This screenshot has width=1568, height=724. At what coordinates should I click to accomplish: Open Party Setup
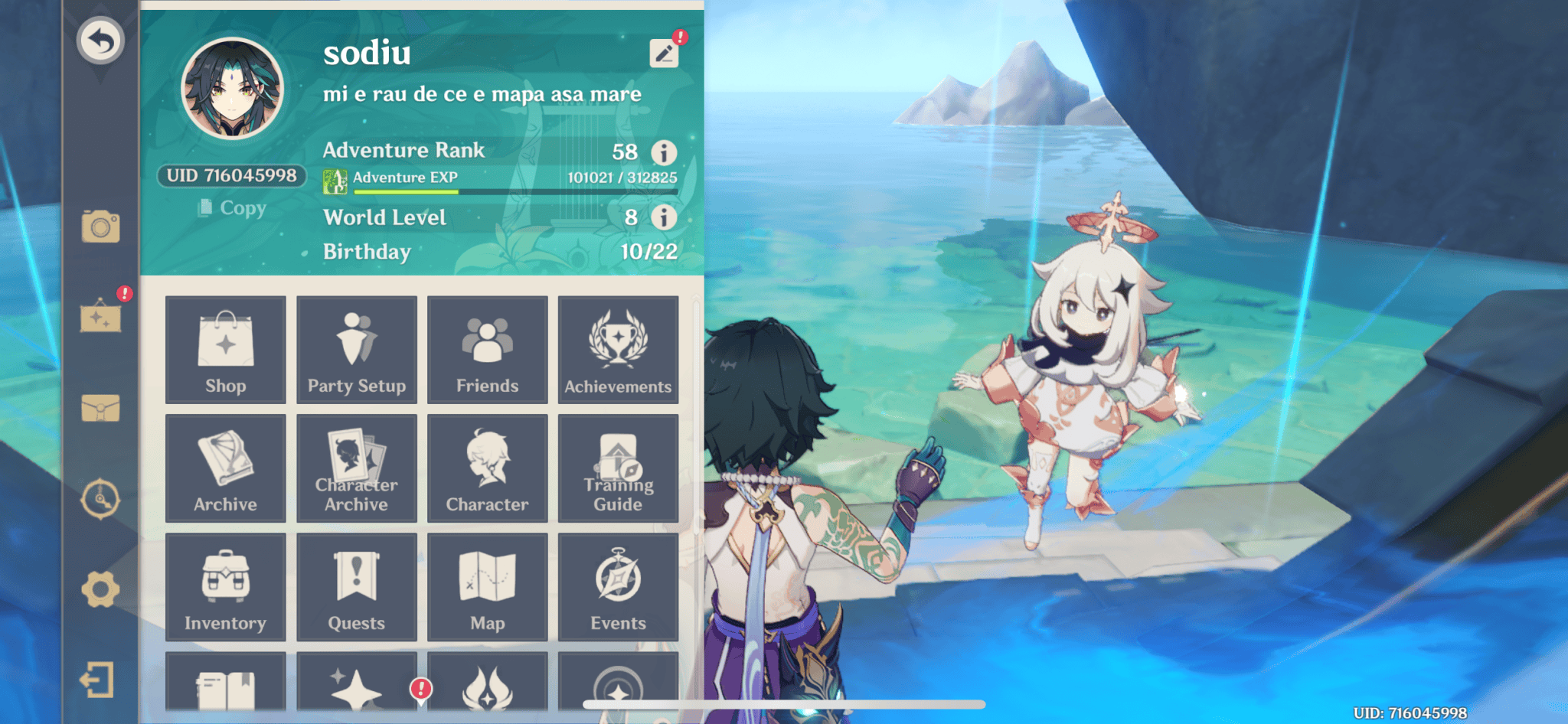(356, 349)
